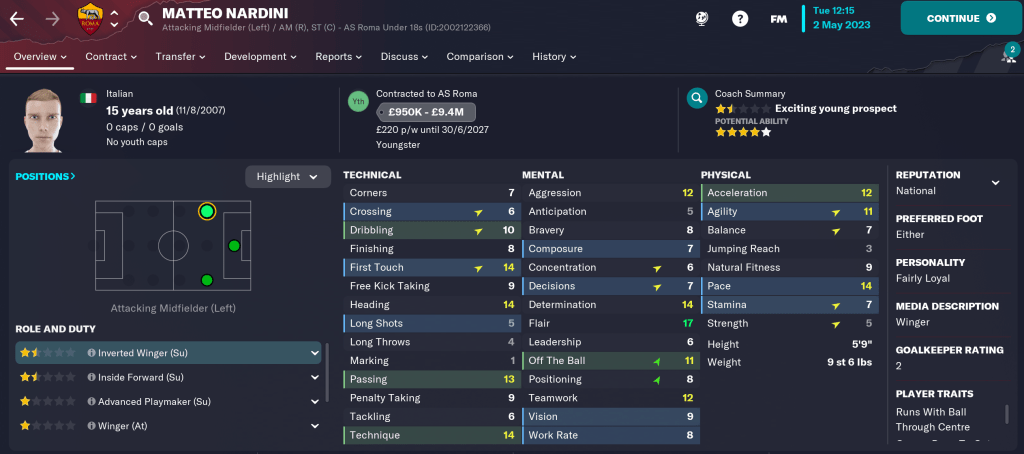Open the Overview tab menu

[x=40, y=57]
